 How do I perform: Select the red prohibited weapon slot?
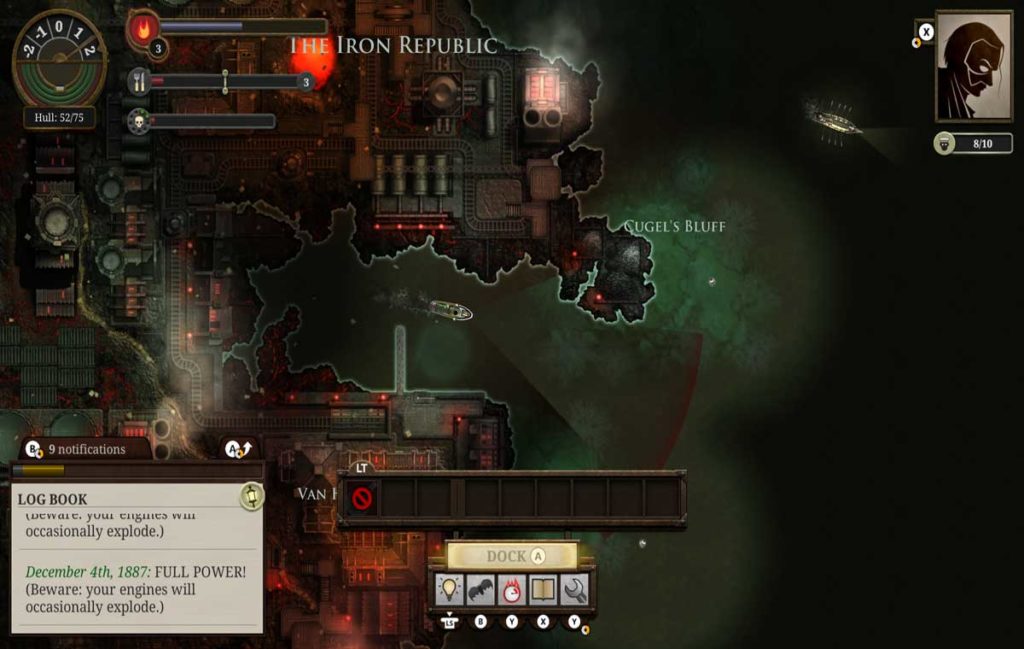coord(362,497)
